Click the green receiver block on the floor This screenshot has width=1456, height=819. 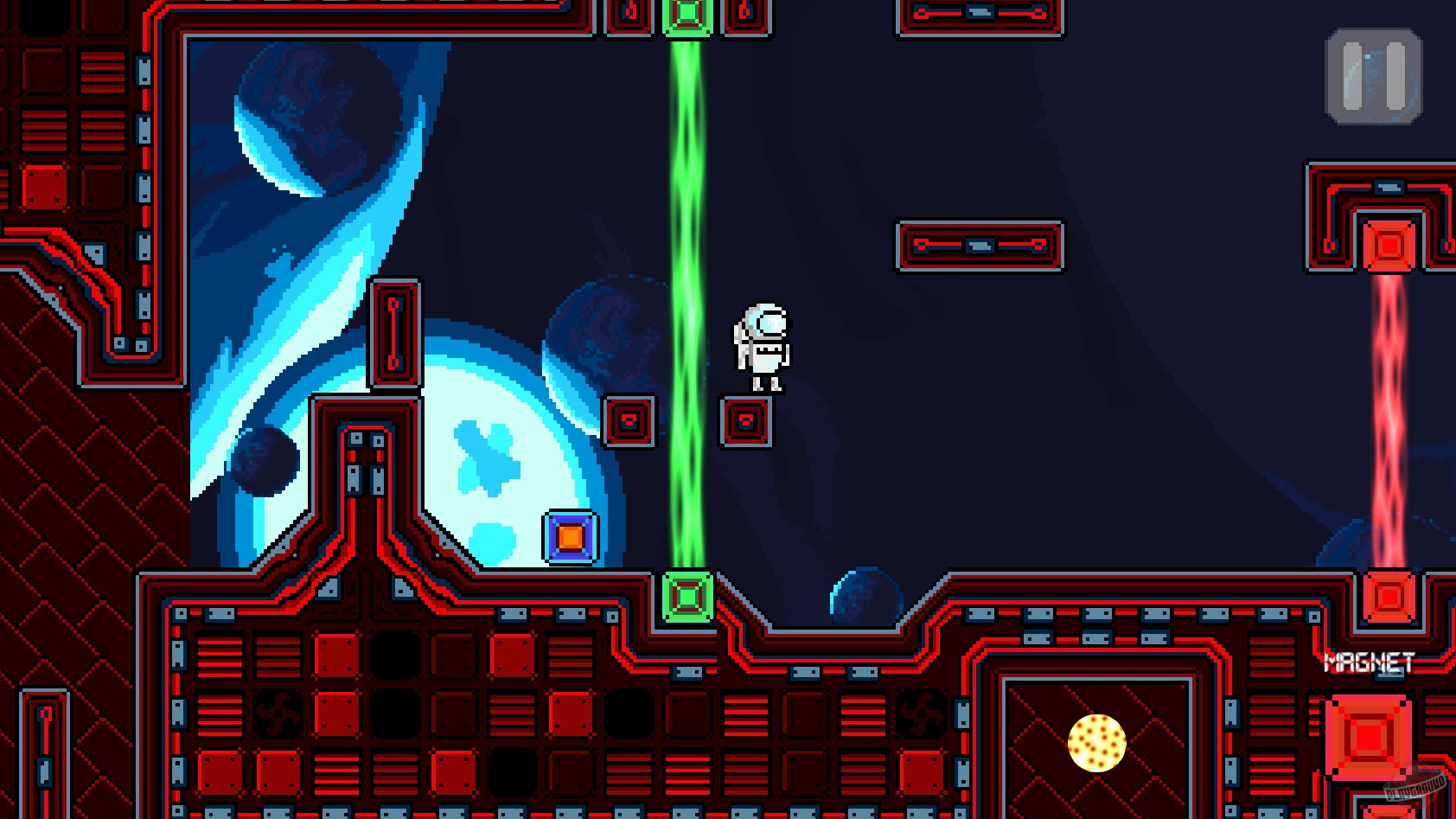[x=687, y=597]
